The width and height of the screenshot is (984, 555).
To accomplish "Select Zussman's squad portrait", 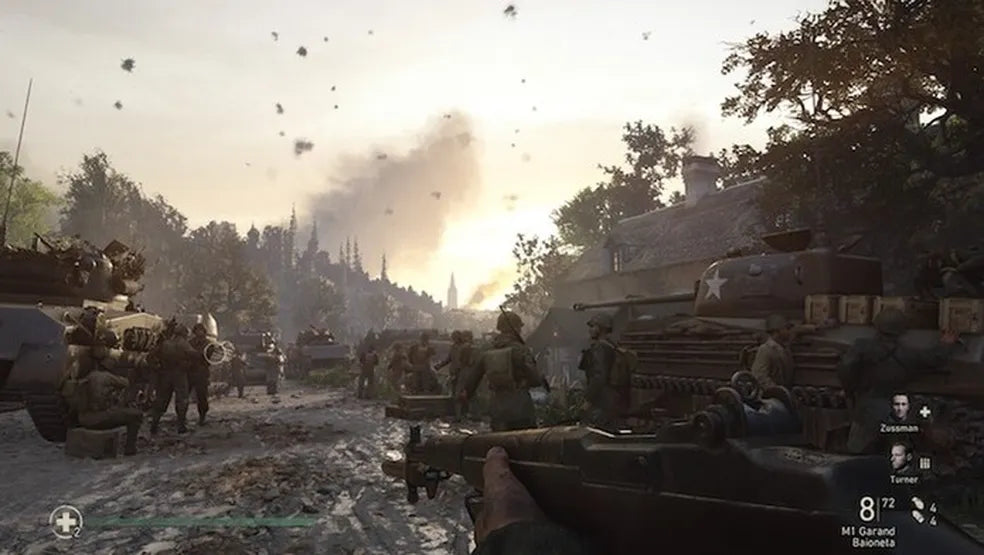I will [x=899, y=408].
